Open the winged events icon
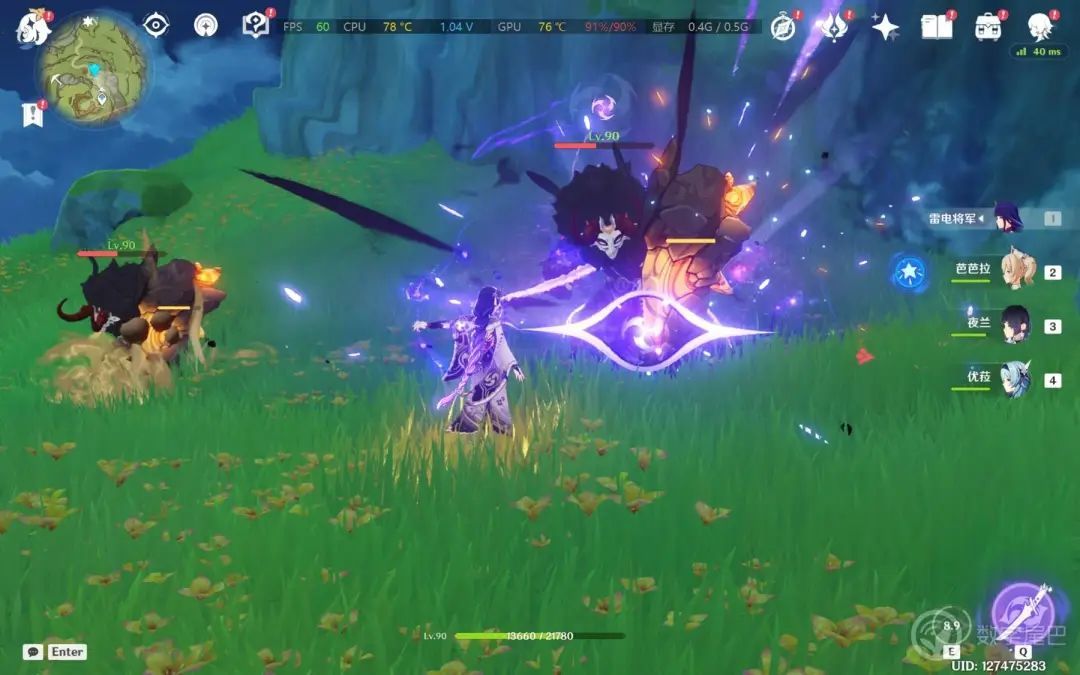 coord(834,27)
